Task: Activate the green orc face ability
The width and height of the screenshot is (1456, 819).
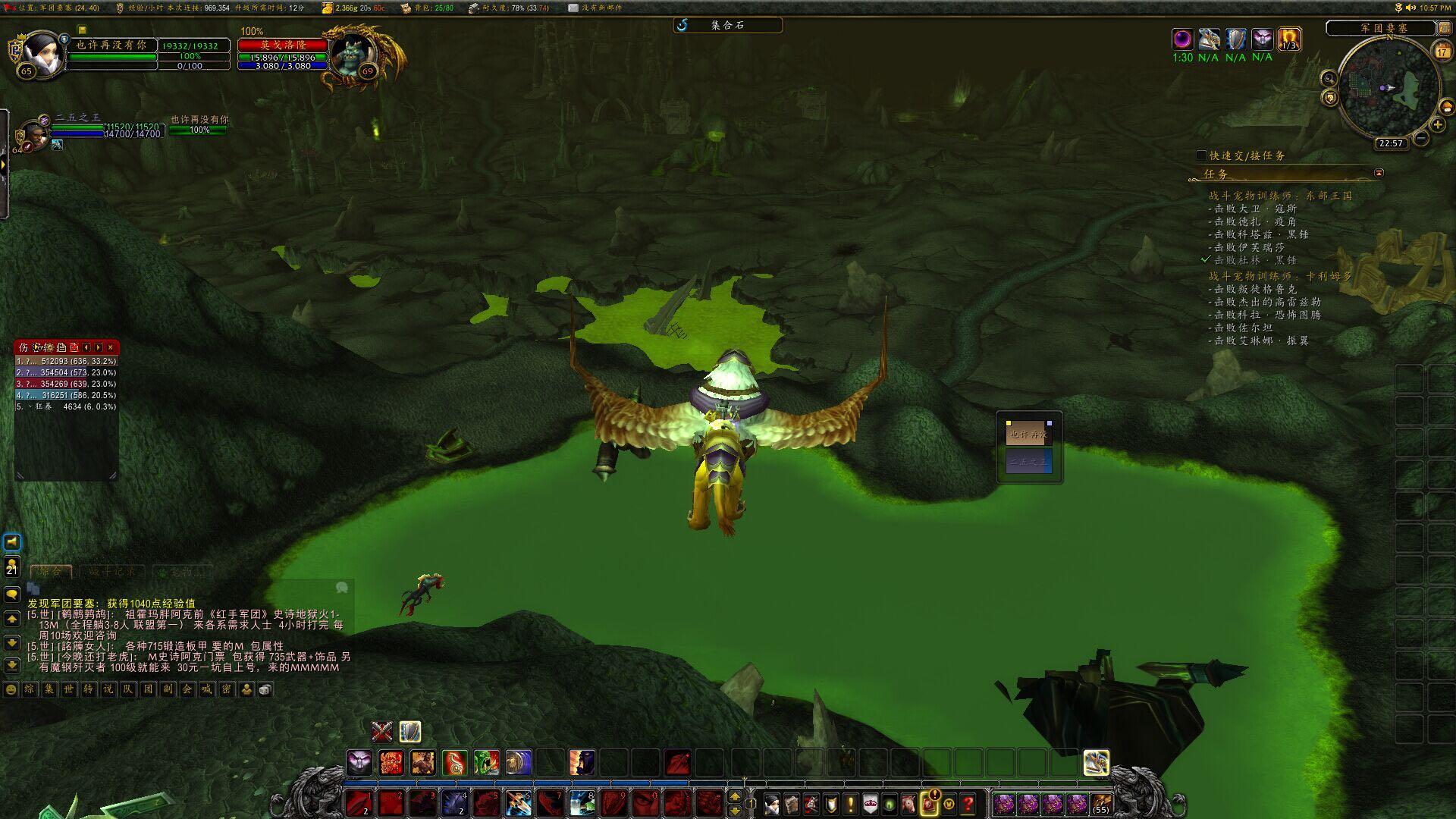Action: [x=486, y=762]
